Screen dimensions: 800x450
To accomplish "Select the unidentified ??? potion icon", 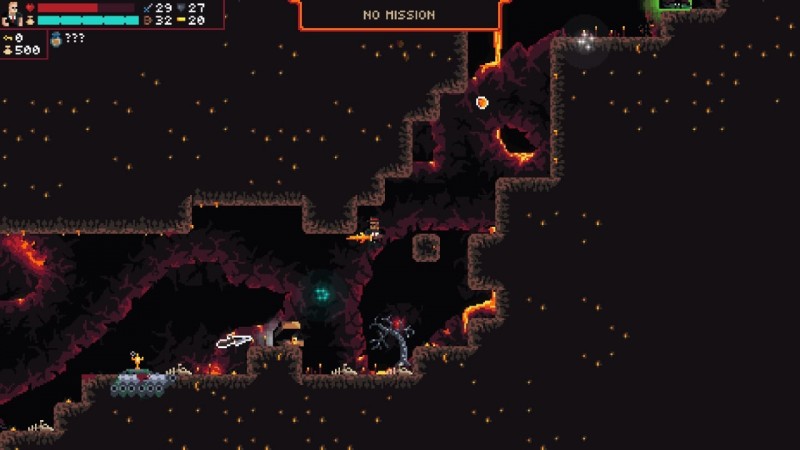I will coord(56,38).
